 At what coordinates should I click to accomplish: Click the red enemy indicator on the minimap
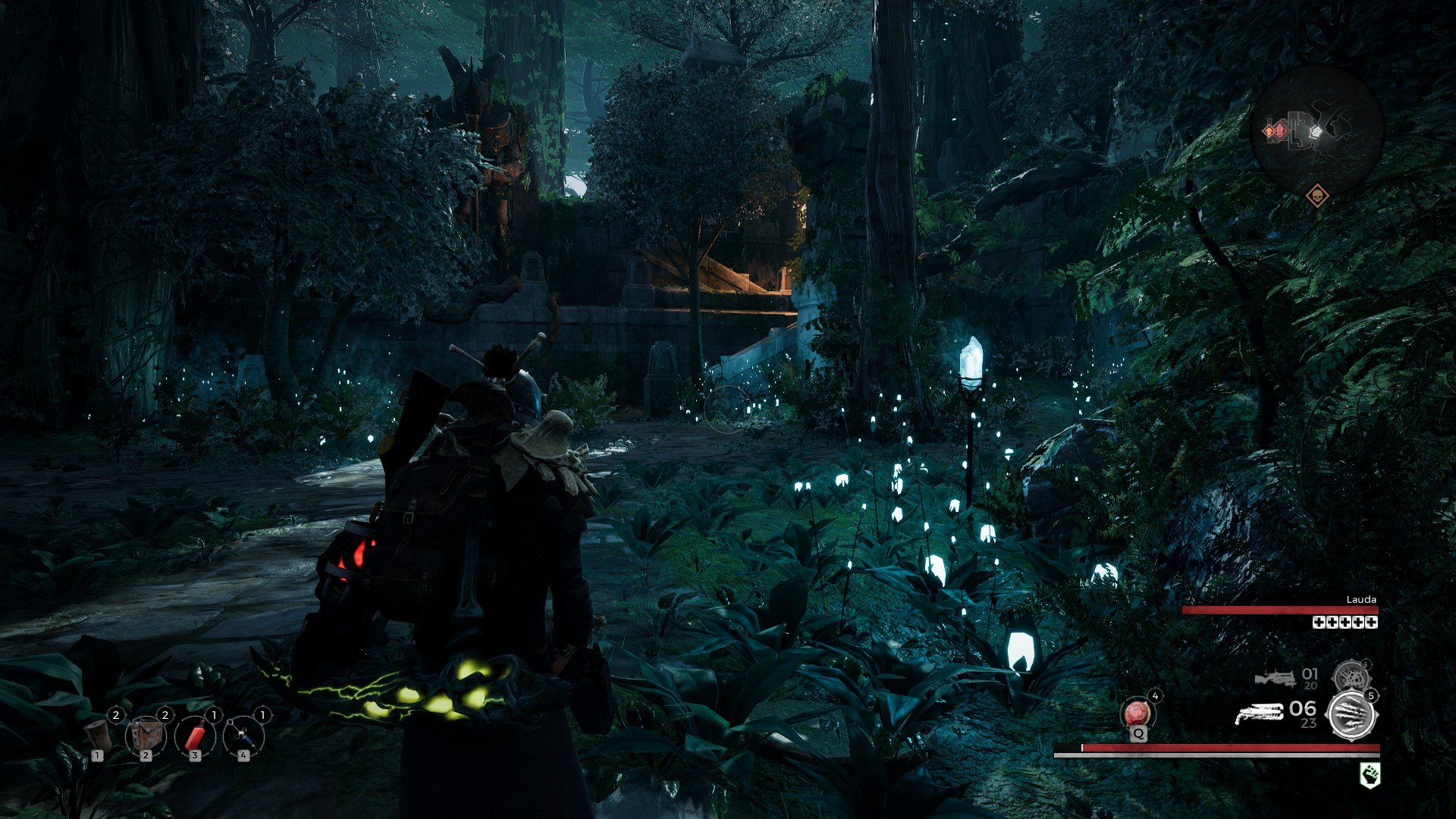click(1279, 131)
